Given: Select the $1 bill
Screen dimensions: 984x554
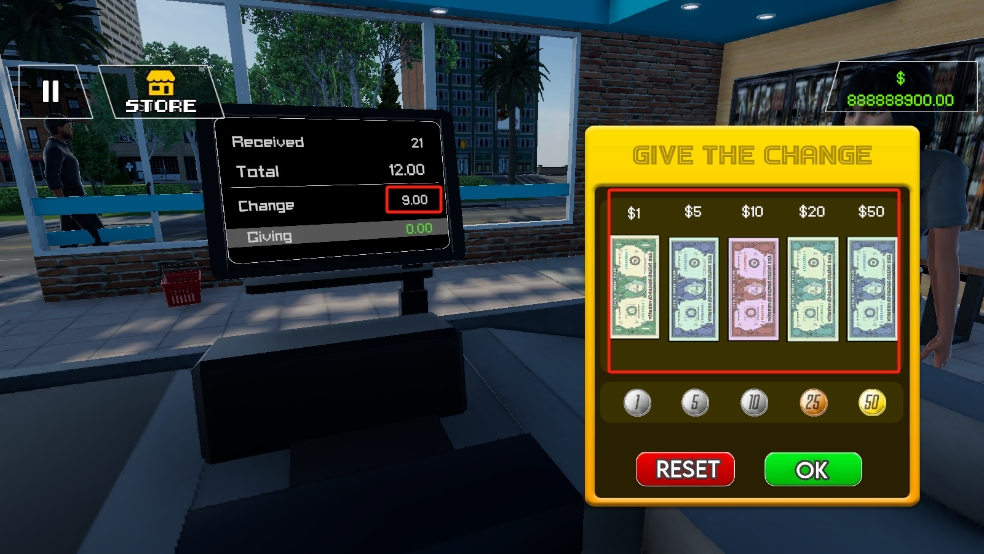Looking at the screenshot, I should pos(634,287).
